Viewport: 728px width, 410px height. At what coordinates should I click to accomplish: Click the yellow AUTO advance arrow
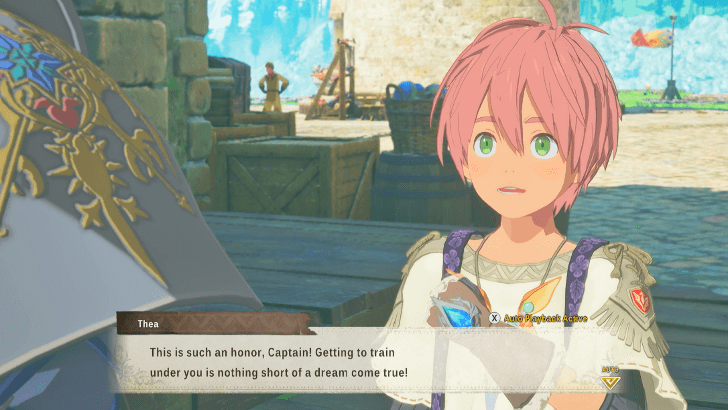(x=609, y=377)
